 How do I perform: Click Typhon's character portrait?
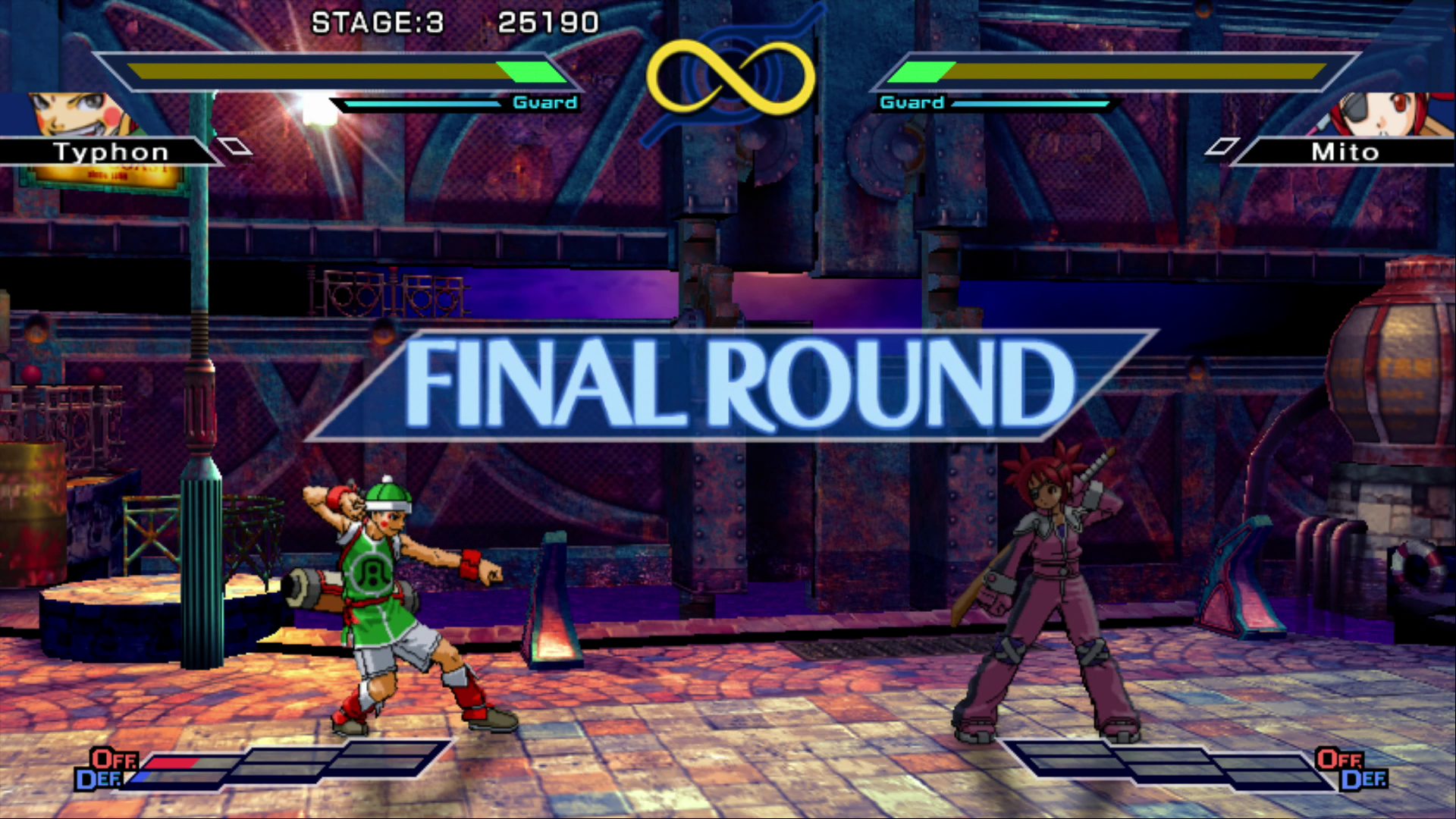pos(80,115)
